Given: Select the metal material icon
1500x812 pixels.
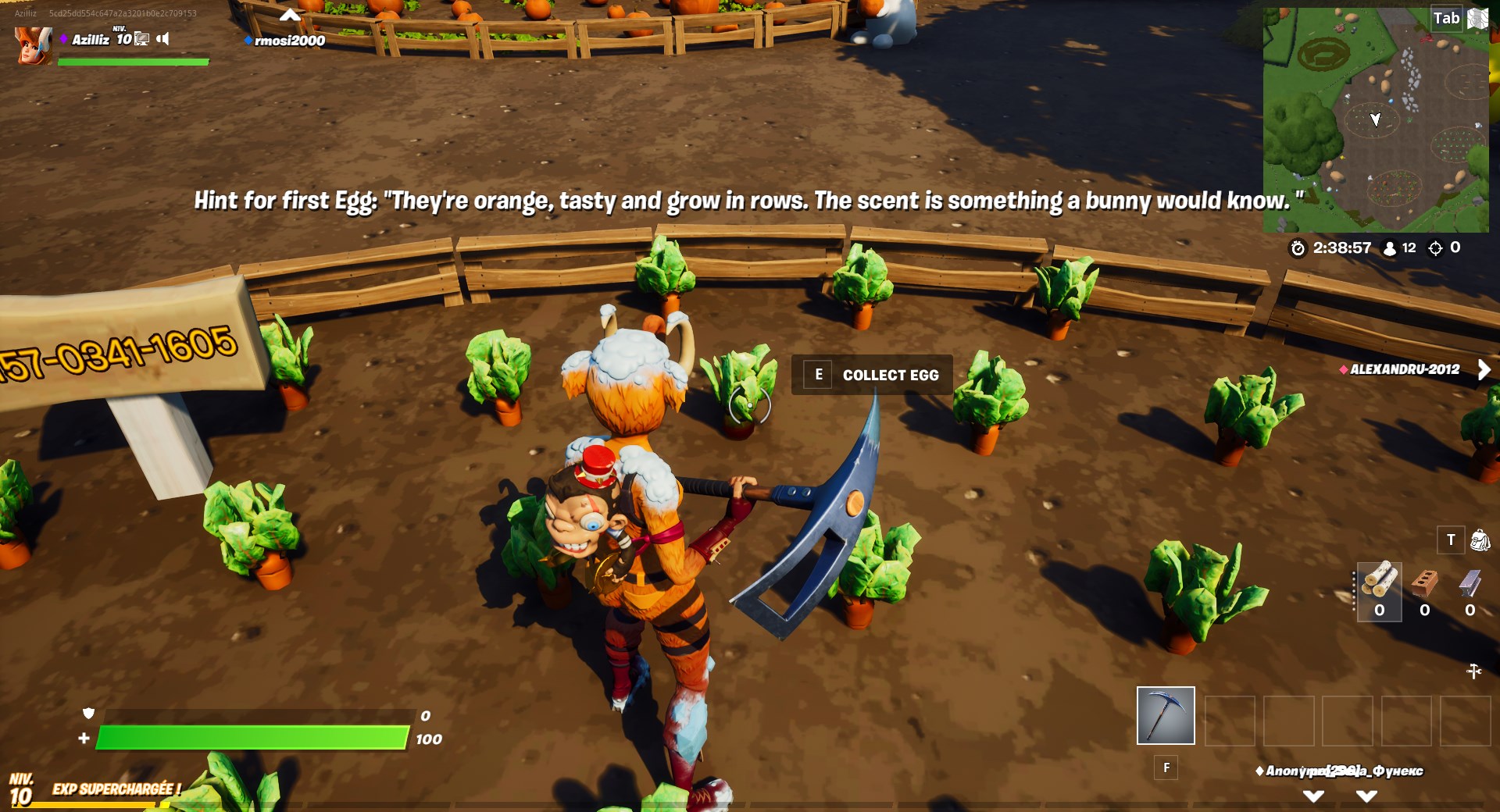Looking at the screenshot, I should click(1468, 582).
